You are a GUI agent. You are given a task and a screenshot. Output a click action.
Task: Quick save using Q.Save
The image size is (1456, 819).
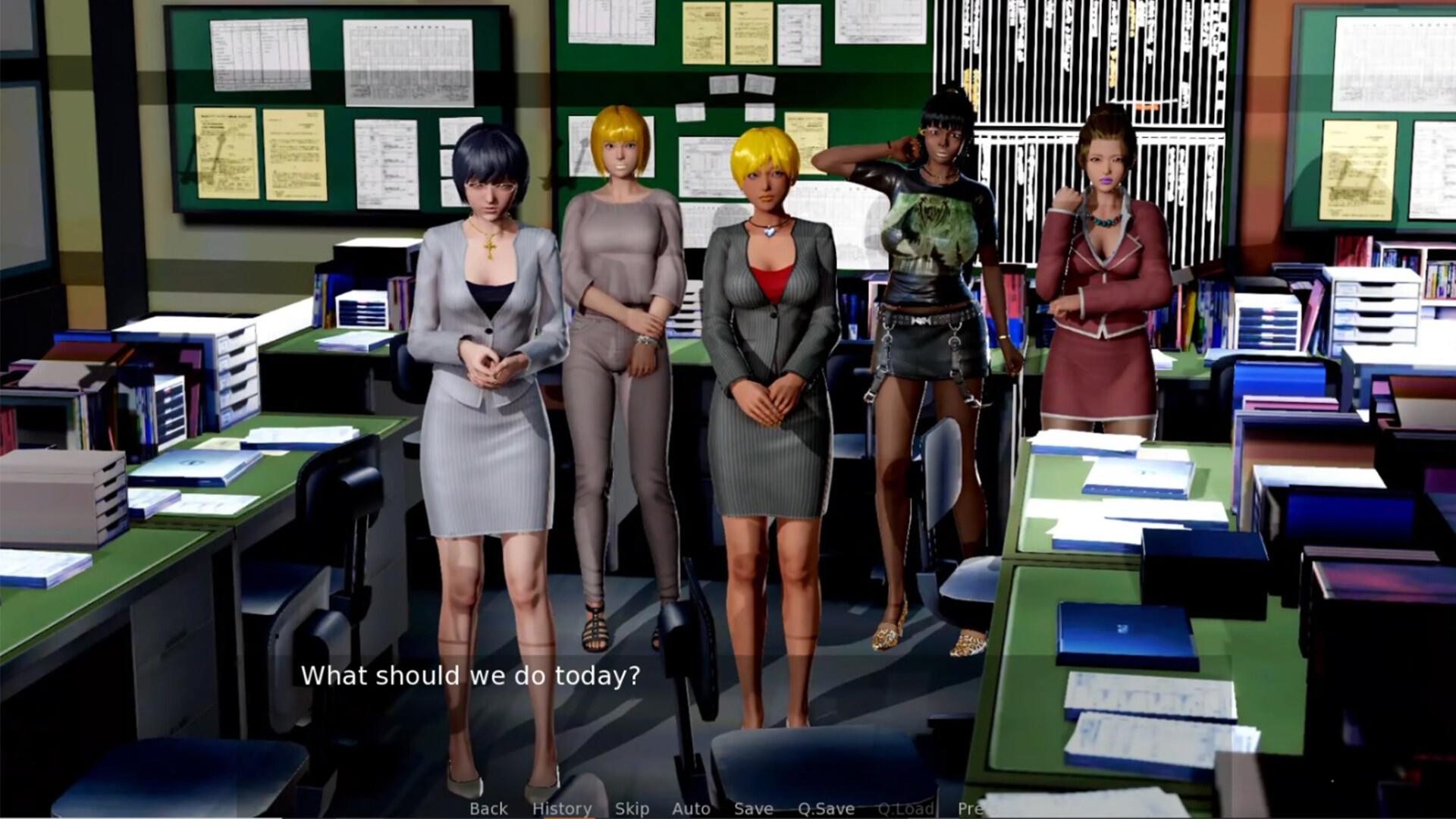827,808
